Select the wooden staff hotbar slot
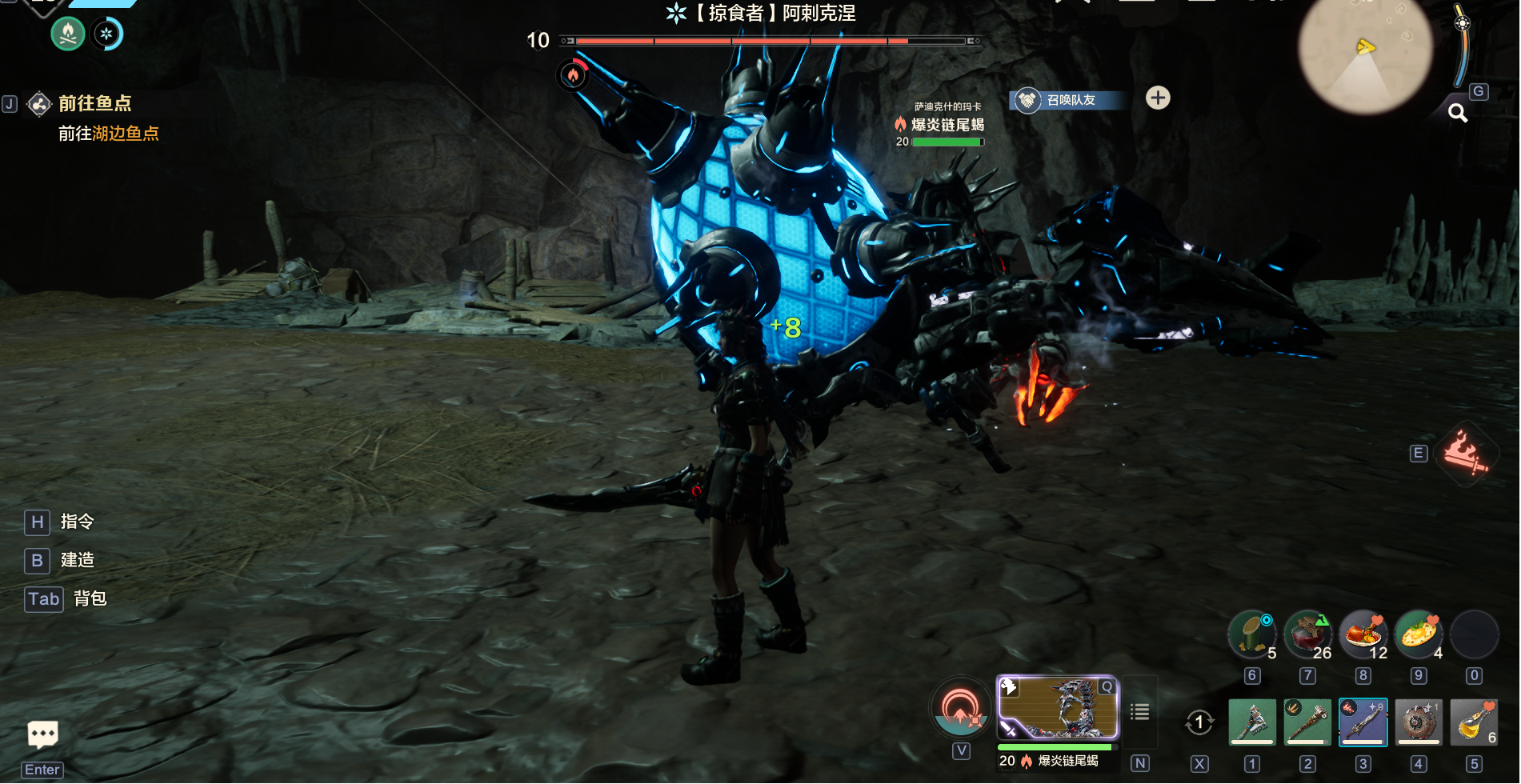This screenshot has width=1521, height=784. click(x=1307, y=722)
